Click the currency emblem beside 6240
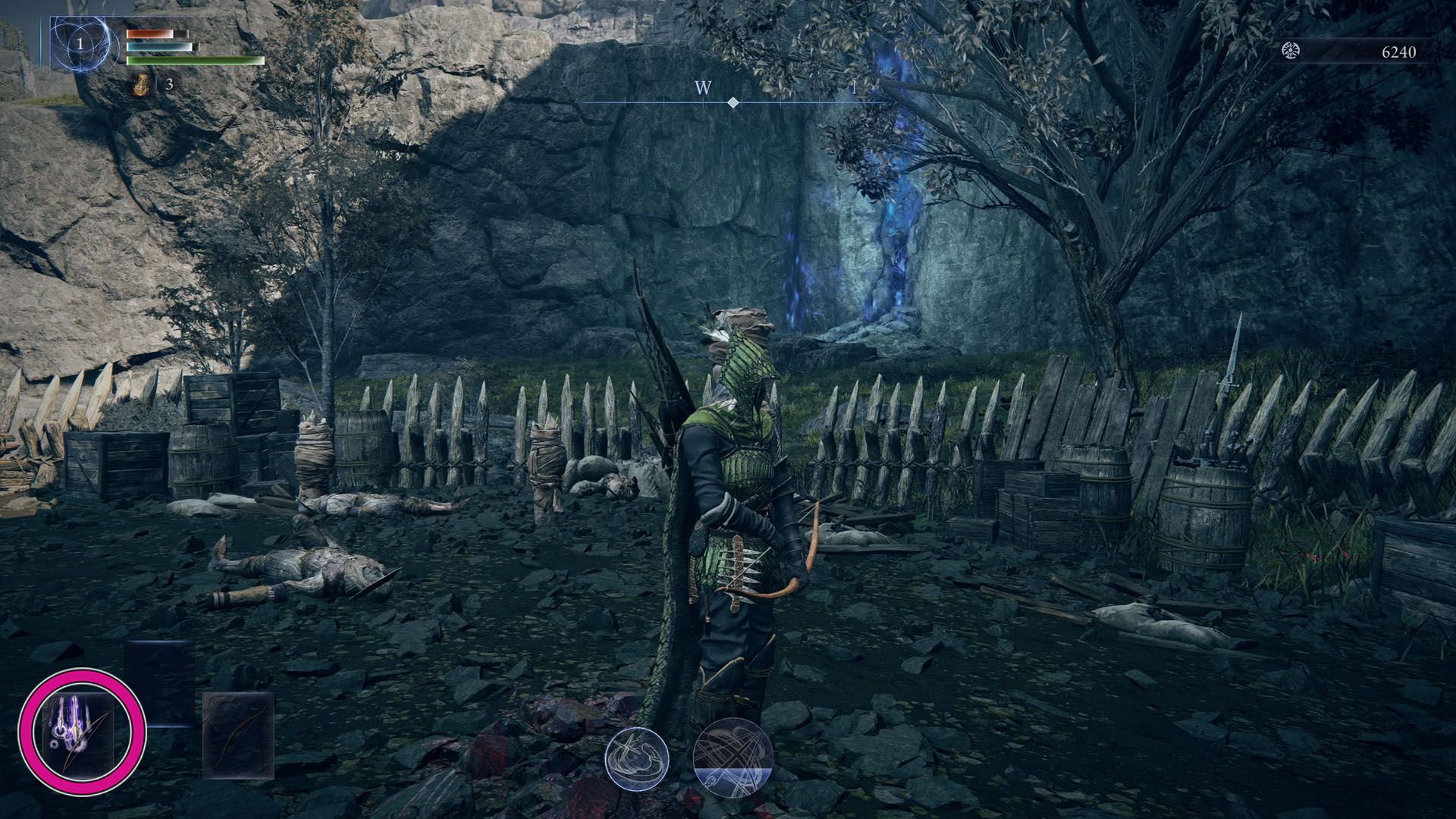 pyautogui.click(x=1291, y=52)
